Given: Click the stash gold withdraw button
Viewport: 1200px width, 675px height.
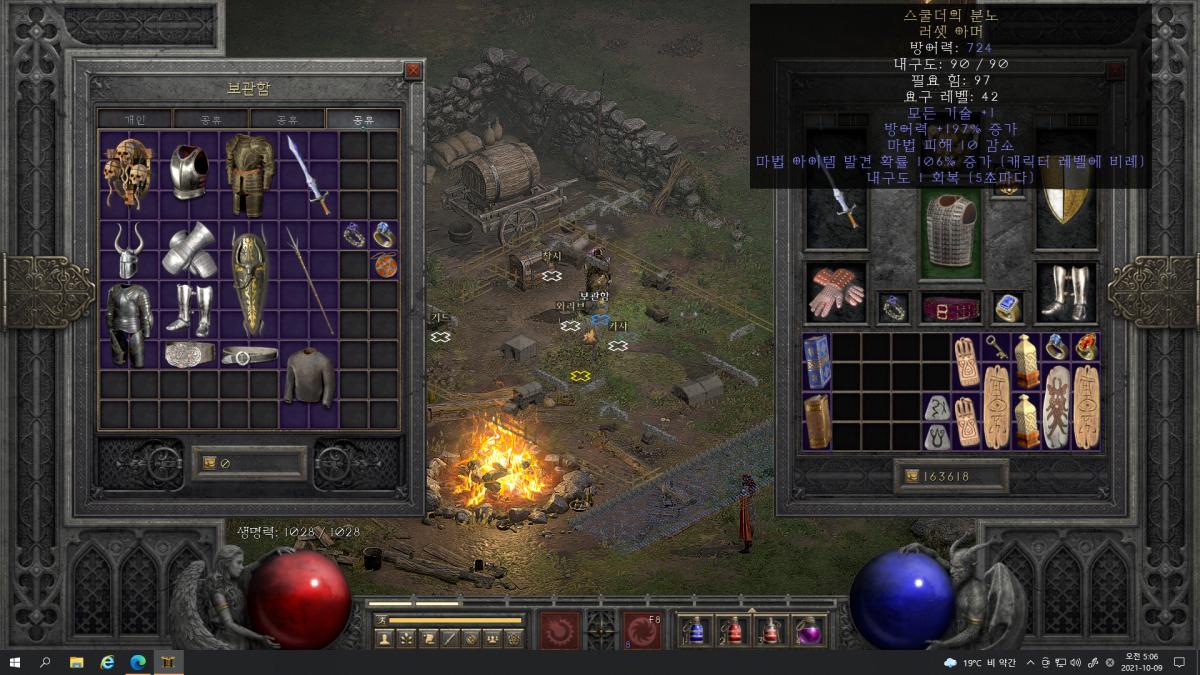Looking at the screenshot, I should point(210,463).
